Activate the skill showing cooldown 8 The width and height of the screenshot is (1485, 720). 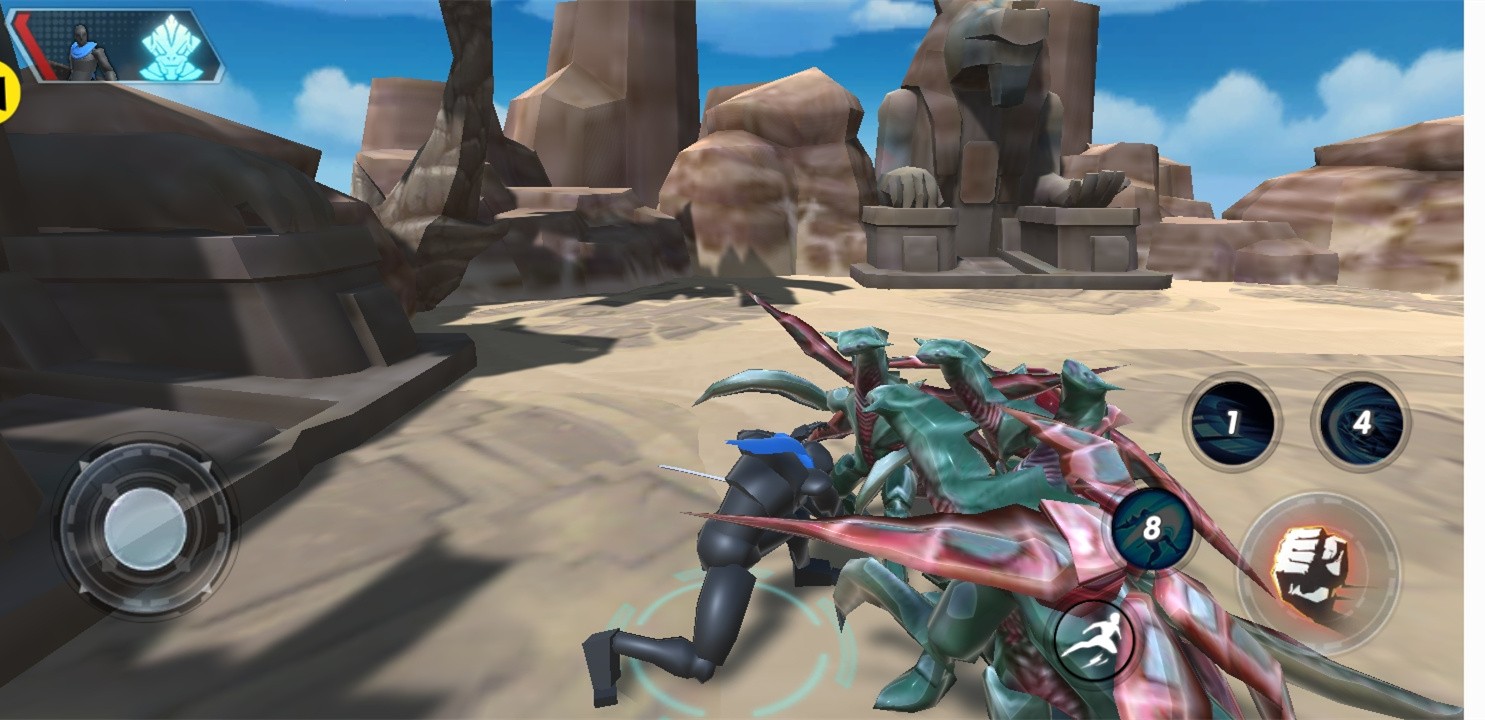point(1151,528)
